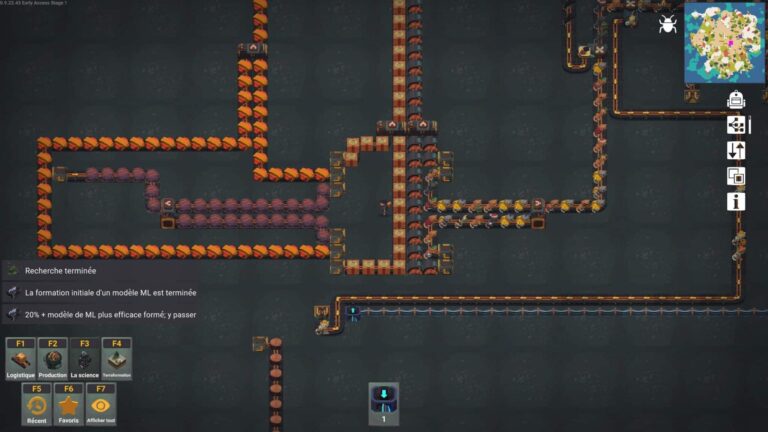Open the robot head icon menu
Image resolution: width=768 pixels, height=432 pixels.
[736, 99]
